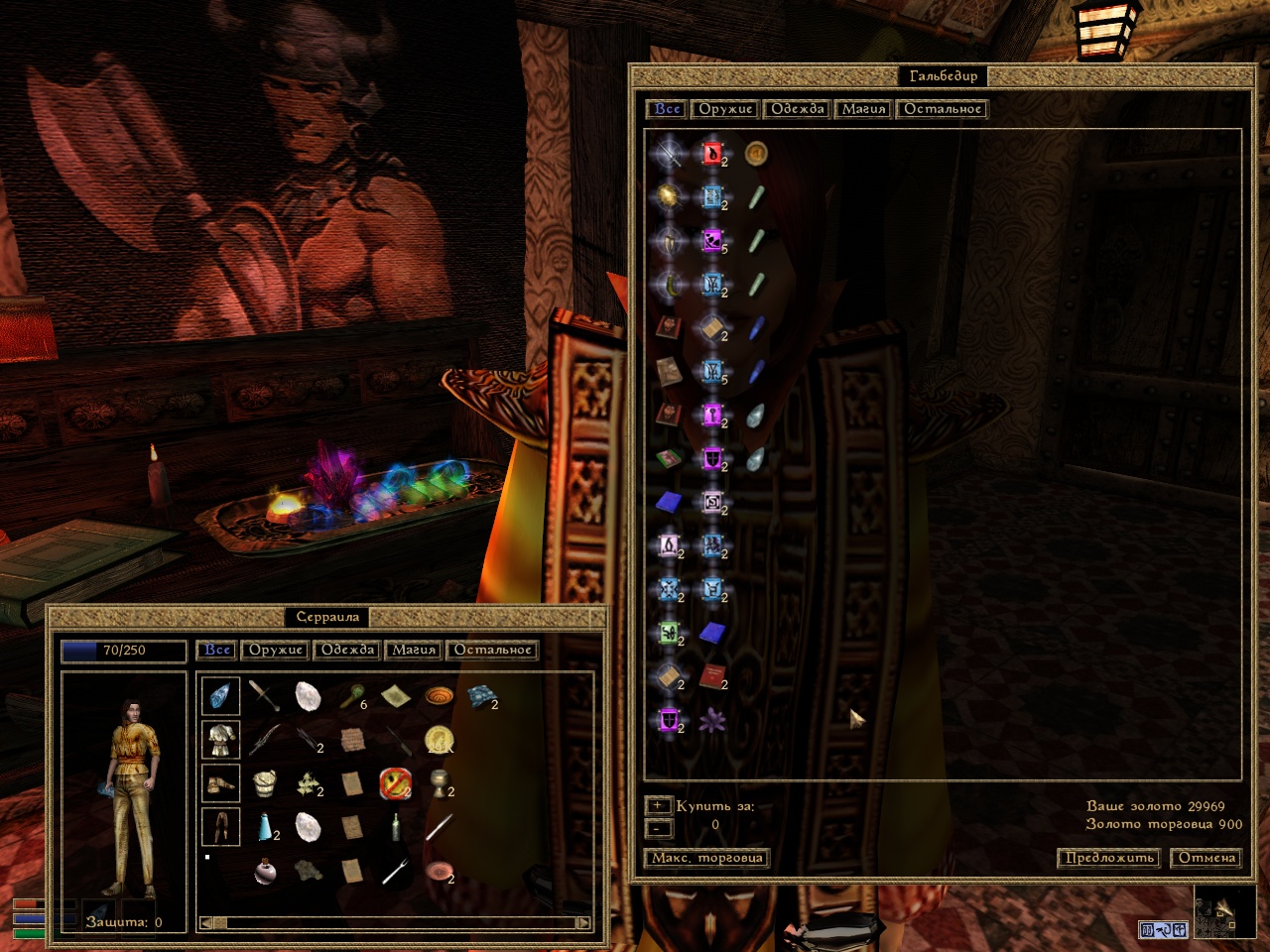
Task: Choose the green glass bottle item
Action: coord(396,826)
